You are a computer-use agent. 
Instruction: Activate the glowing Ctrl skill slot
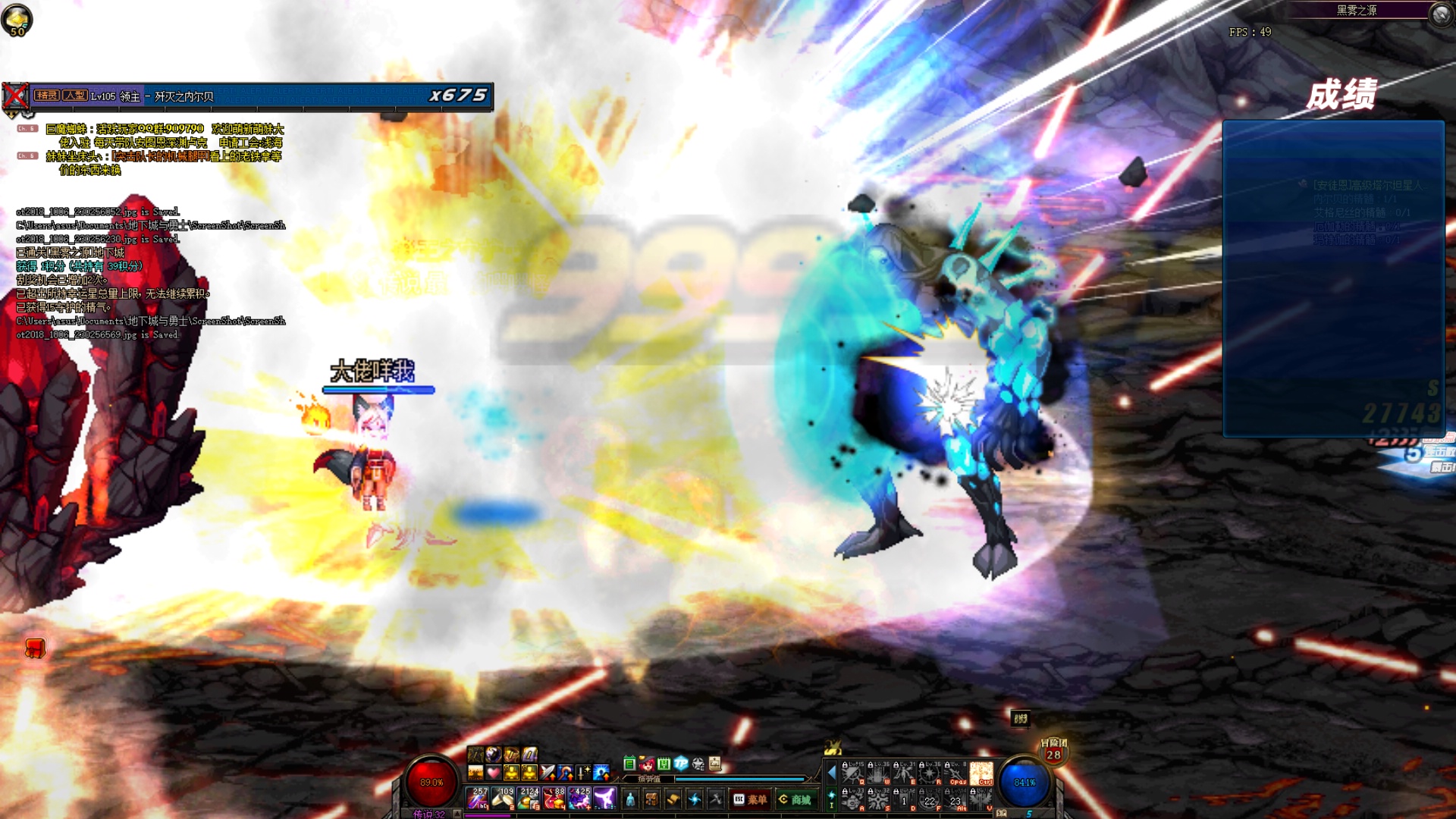(x=981, y=773)
